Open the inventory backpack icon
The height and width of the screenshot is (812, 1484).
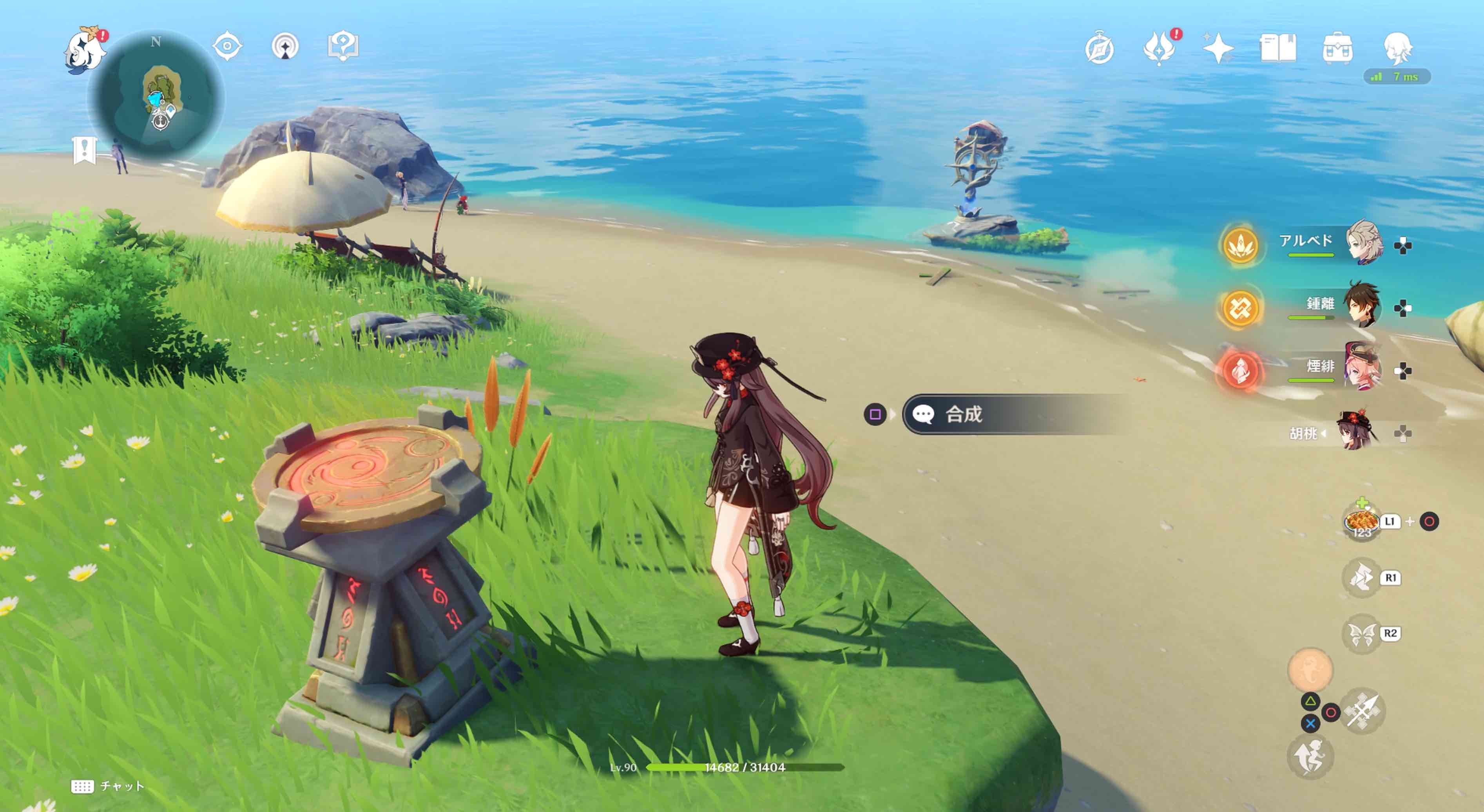point(1338,48)
